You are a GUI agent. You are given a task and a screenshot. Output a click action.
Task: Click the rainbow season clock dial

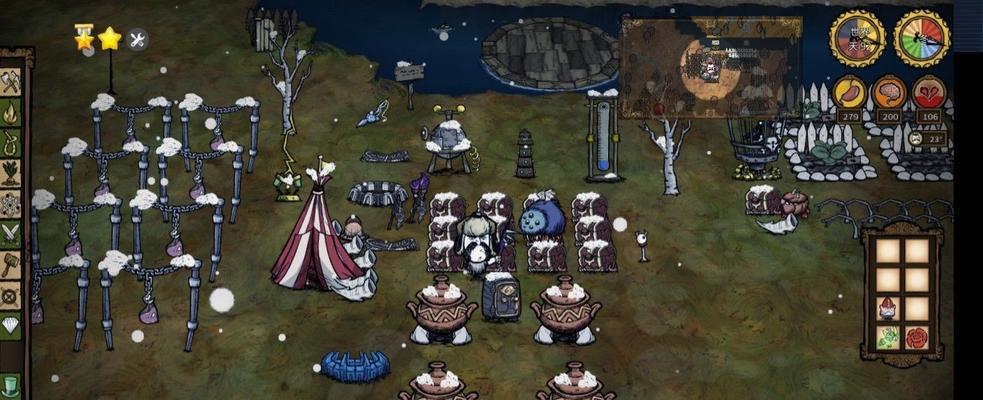(921, 39)
